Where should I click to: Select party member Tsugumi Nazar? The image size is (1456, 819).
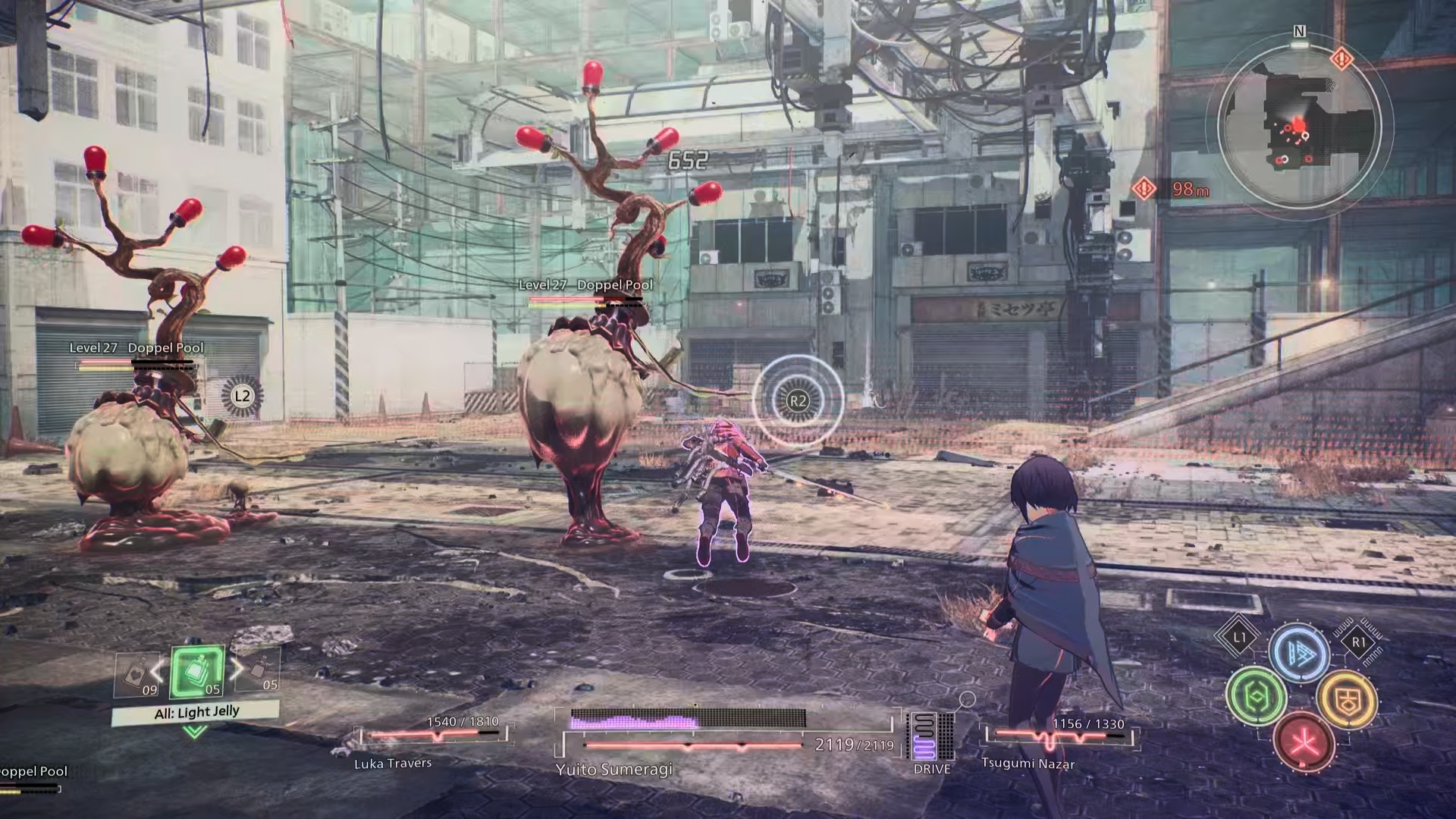(x=1028, y=763)
